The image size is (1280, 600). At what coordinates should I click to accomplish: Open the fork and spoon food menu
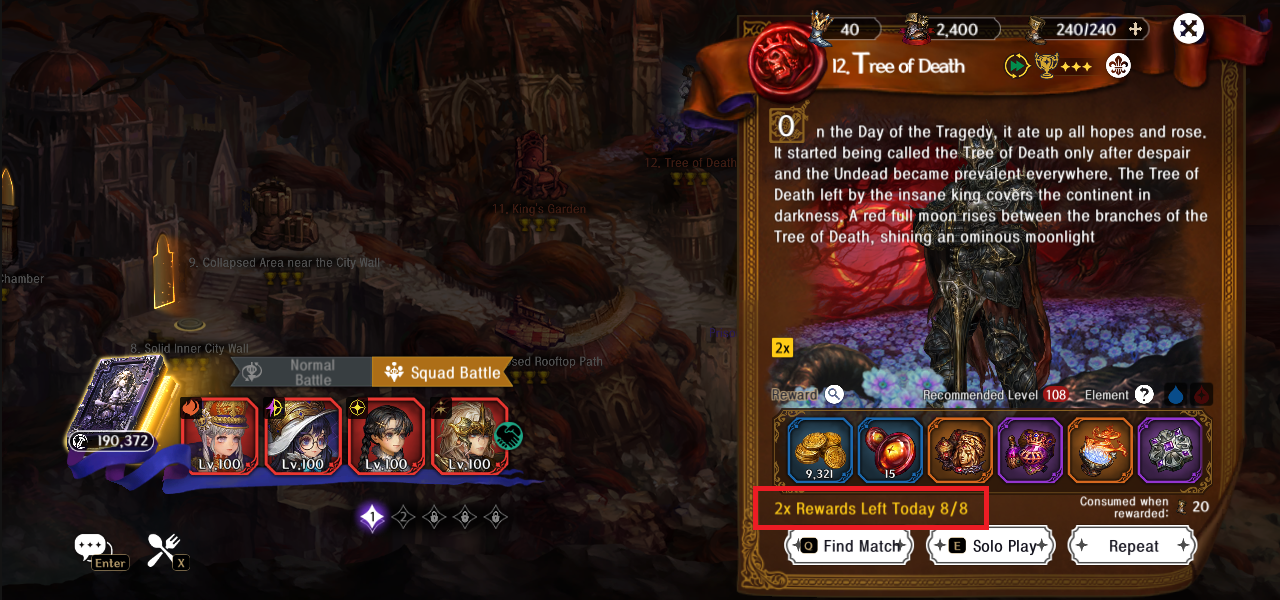point(163,548)
